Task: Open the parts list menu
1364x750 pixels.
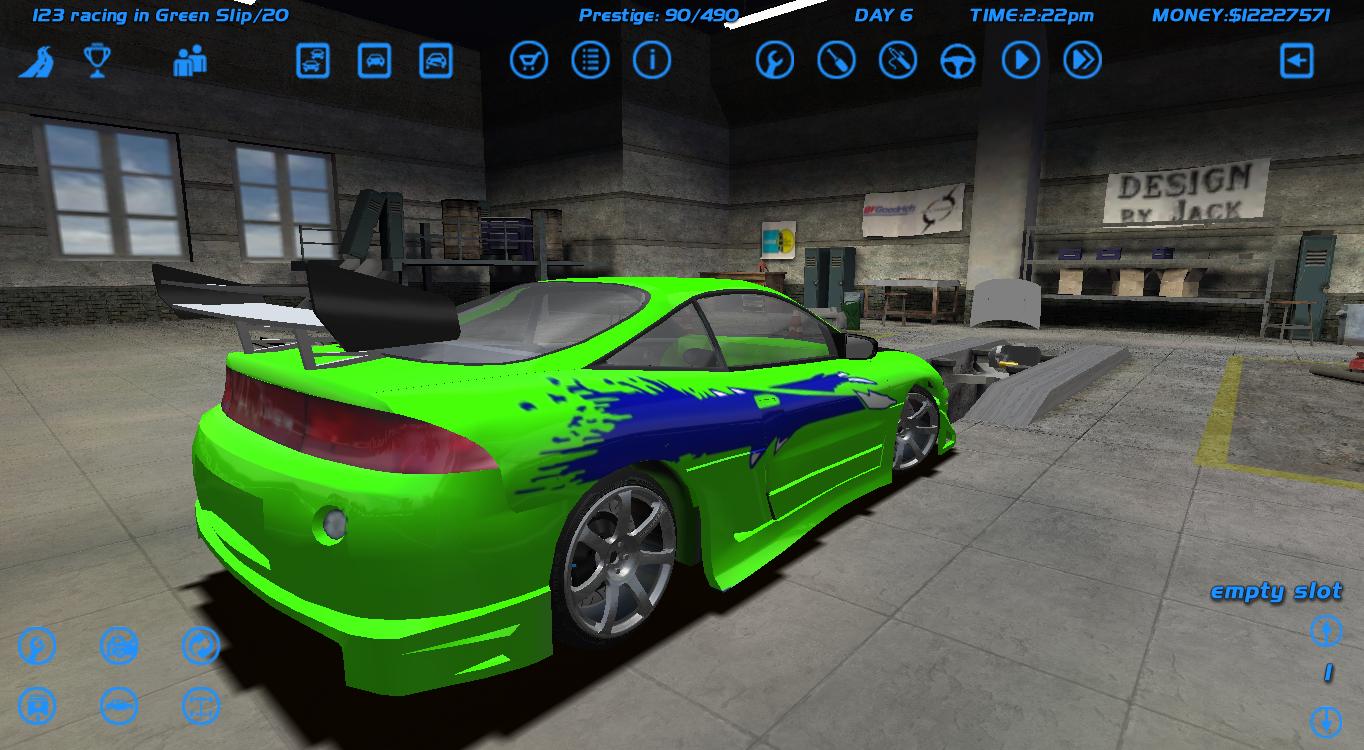Action: coord(590,60)
